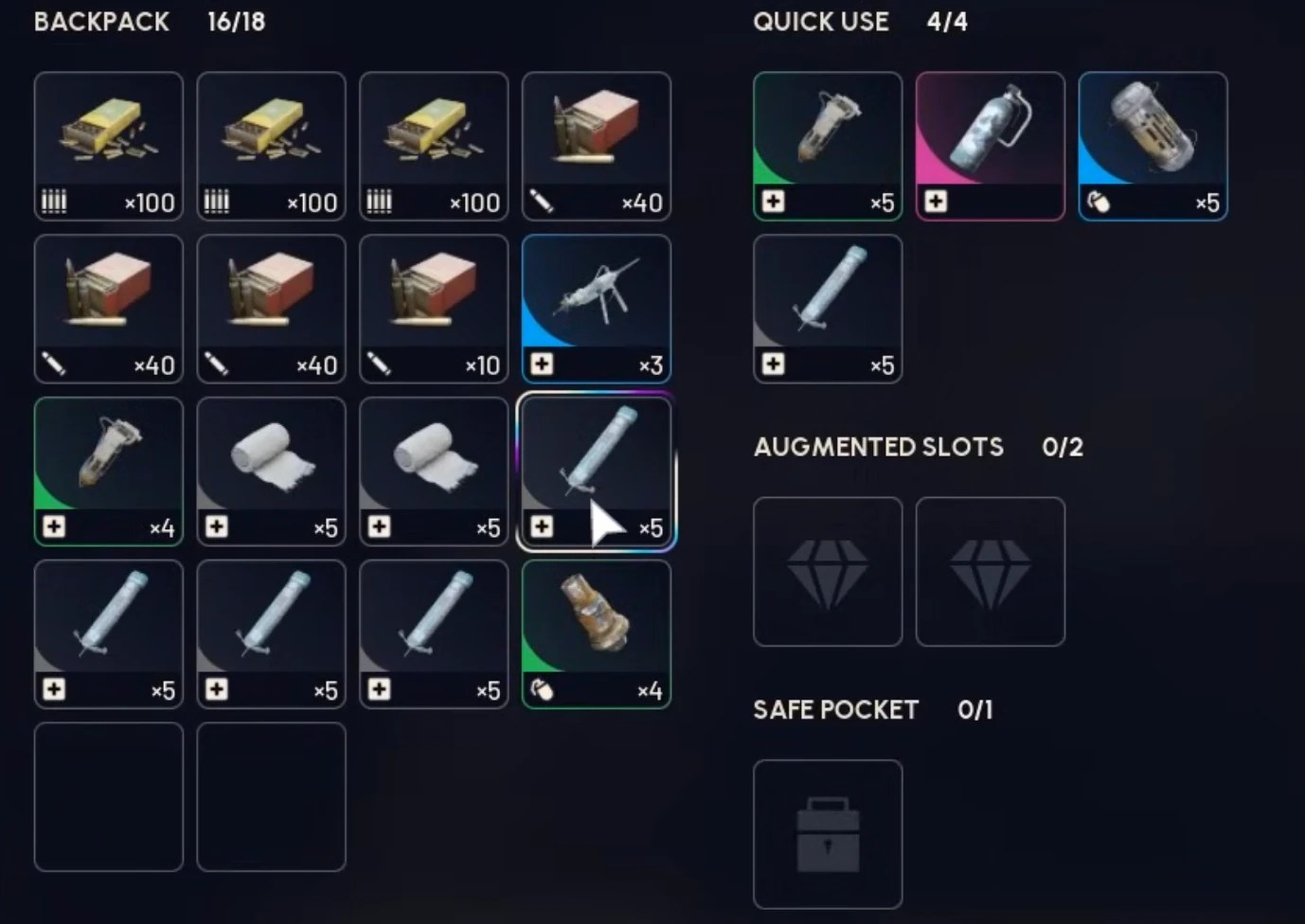Click the QUICK USE section header
Image resolution: width=1305 pixels, height=924 pixels.
point(820,22)
